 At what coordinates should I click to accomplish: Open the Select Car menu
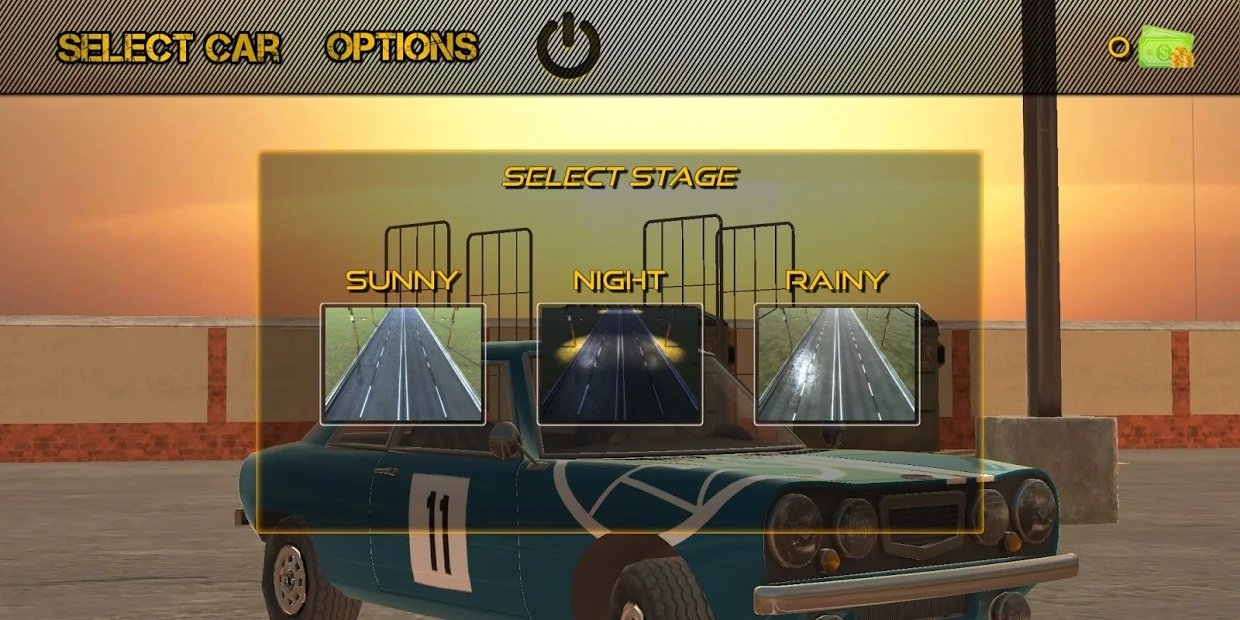[169, 47]
